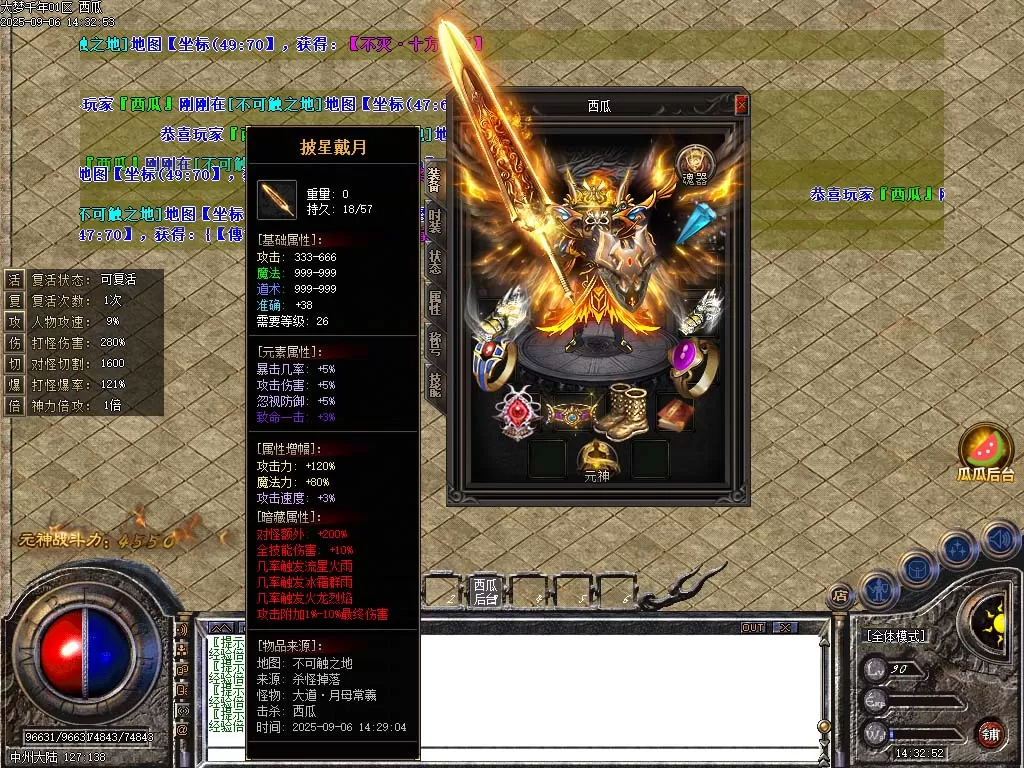1024x768 pixels.
Task: Select the 元神 spirit slot
Action: tap(597, 459)
